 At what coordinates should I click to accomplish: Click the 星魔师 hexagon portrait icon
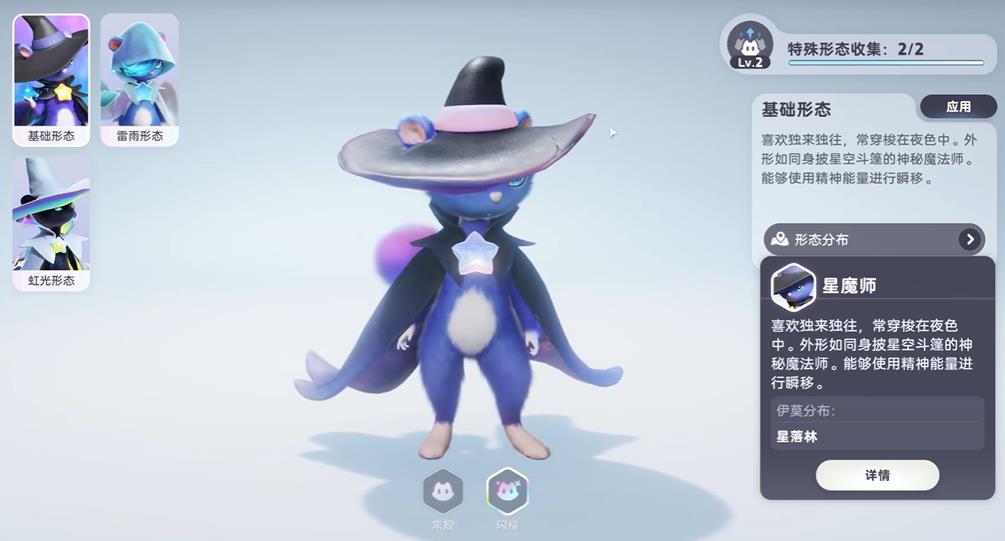pos(794,286)
